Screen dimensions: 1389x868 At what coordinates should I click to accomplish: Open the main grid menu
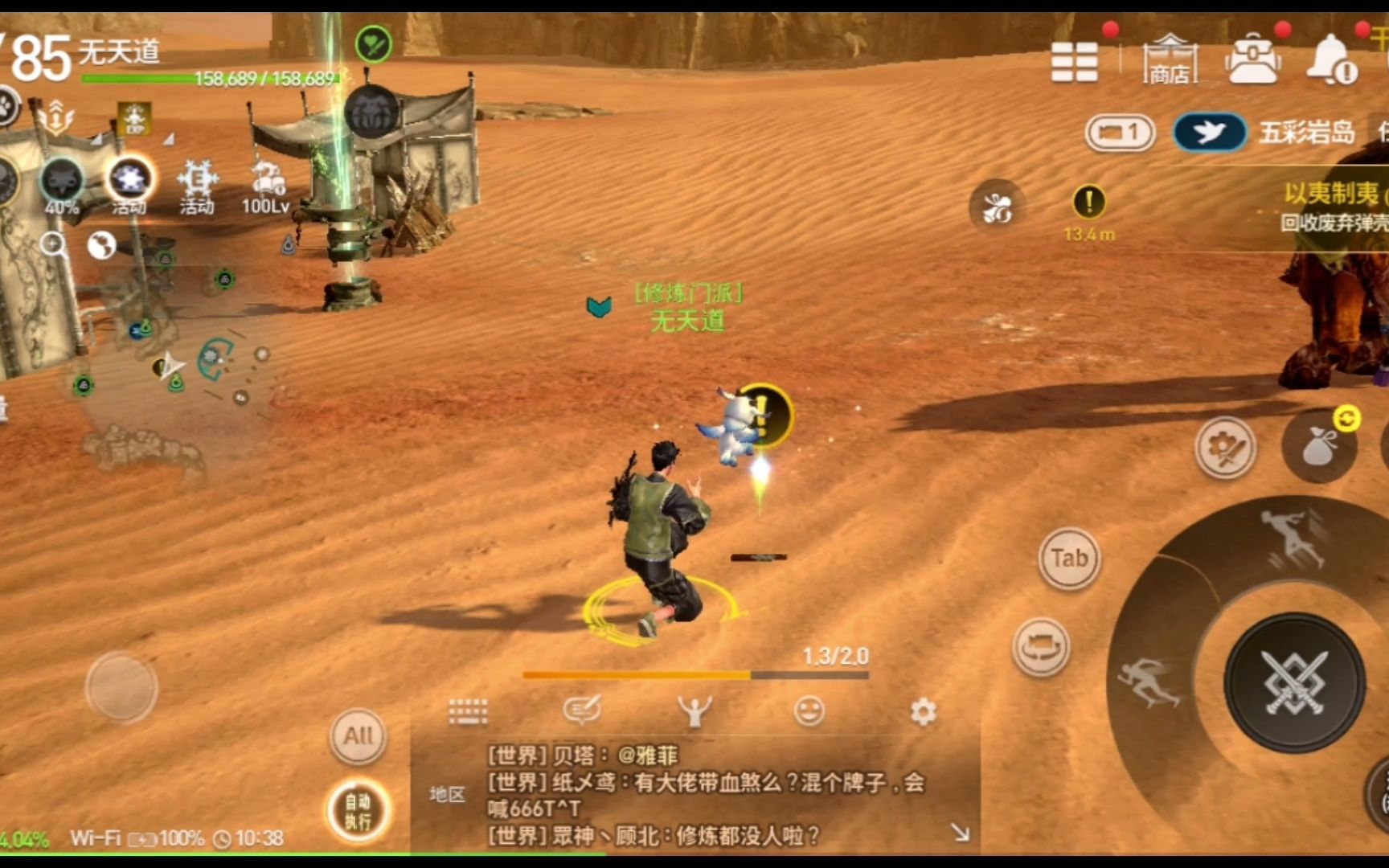(1074, 62)
